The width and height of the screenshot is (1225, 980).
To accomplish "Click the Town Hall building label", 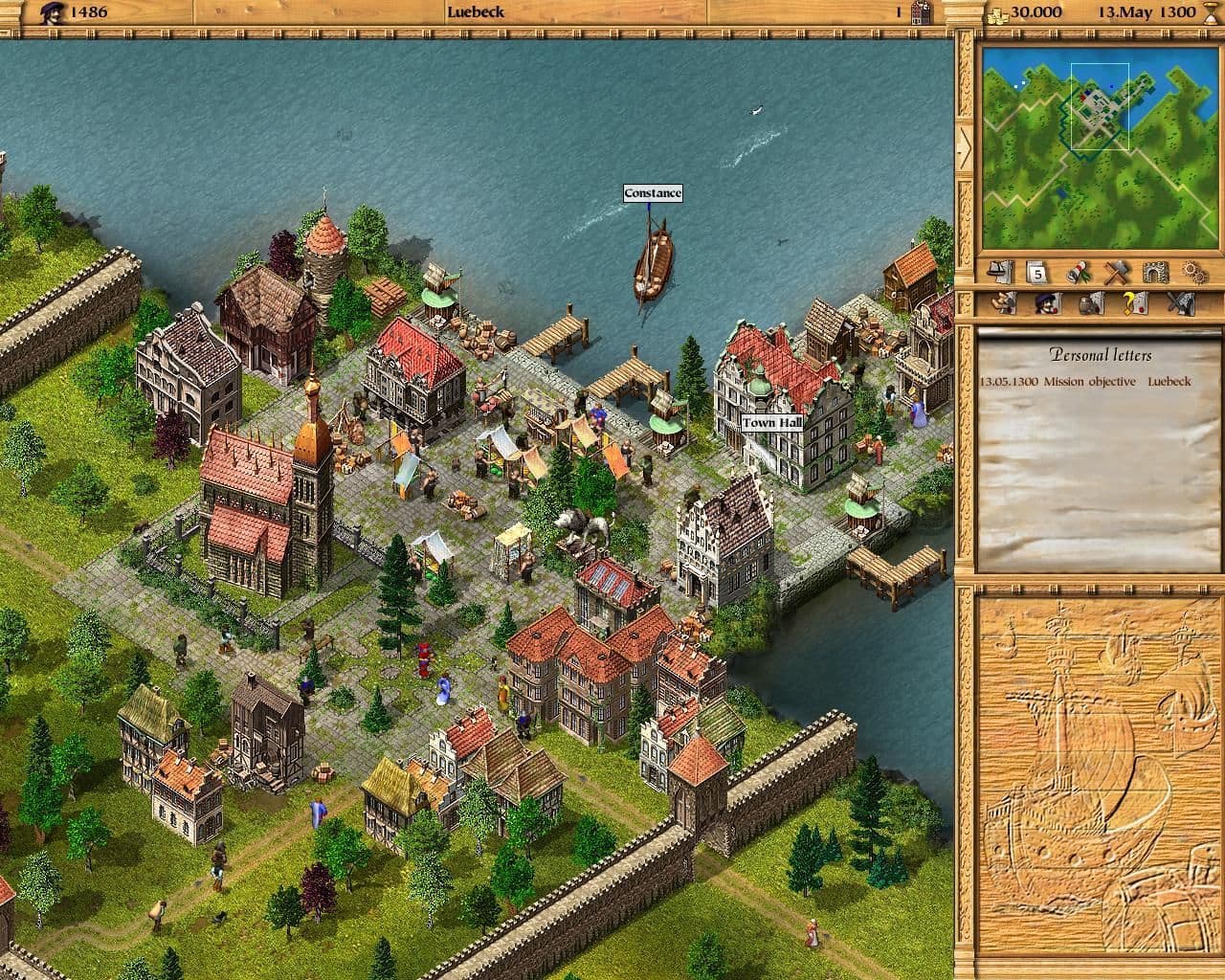I will [771, 421].
